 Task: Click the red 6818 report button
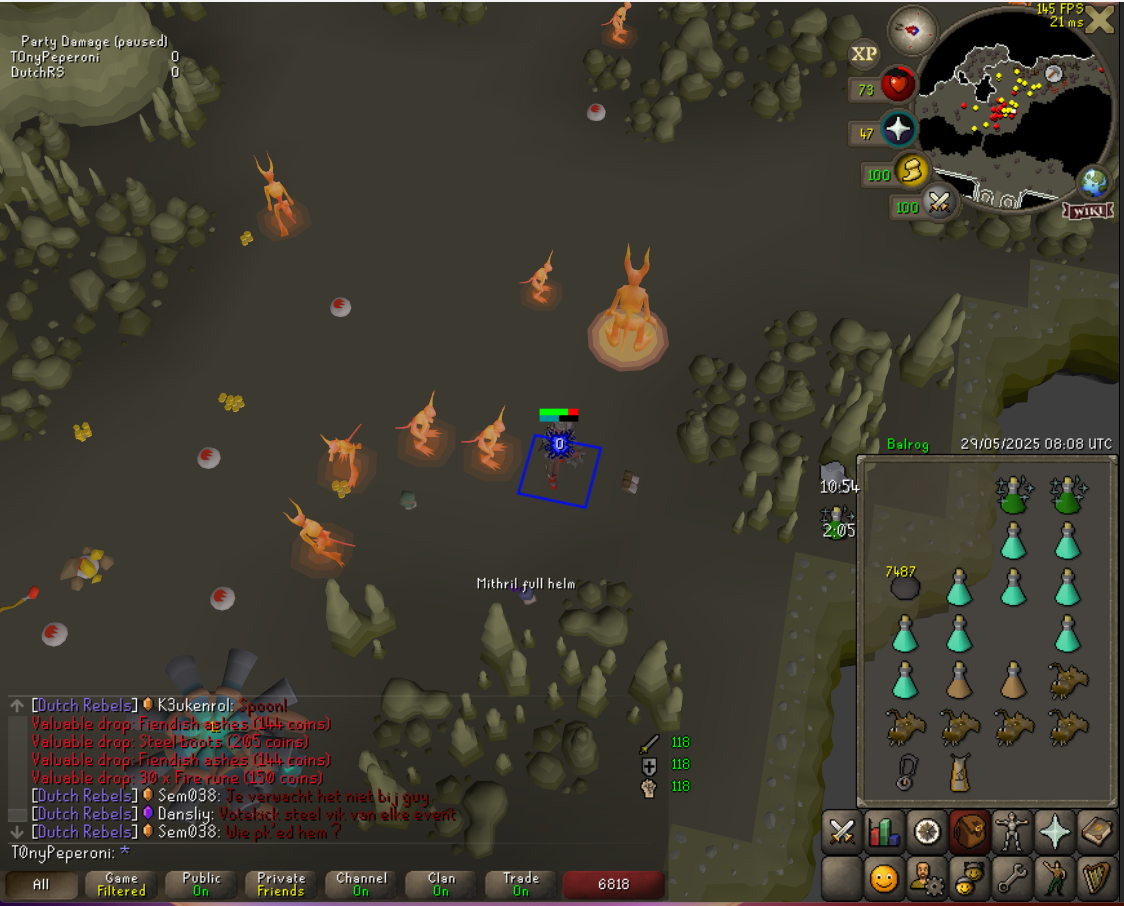[x=613, y=884]
